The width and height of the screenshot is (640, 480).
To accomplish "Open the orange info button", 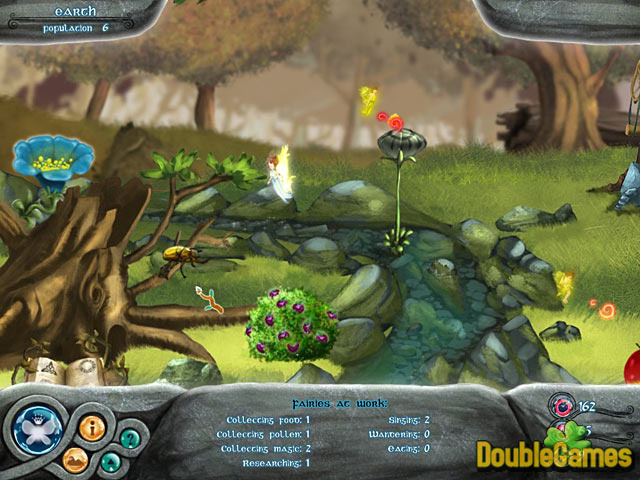I will pos(91,428).
